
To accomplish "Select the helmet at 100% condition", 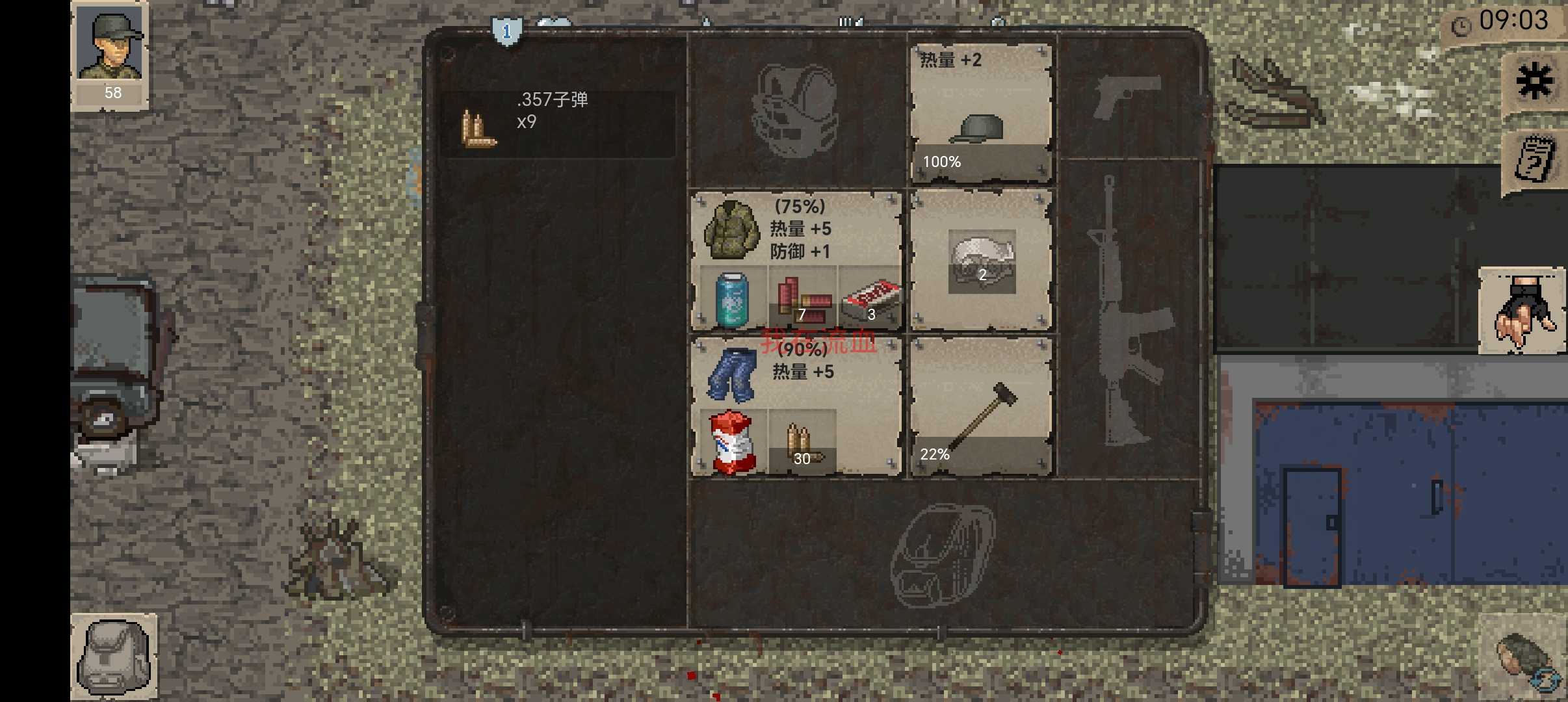I will [x=982, y=117].
